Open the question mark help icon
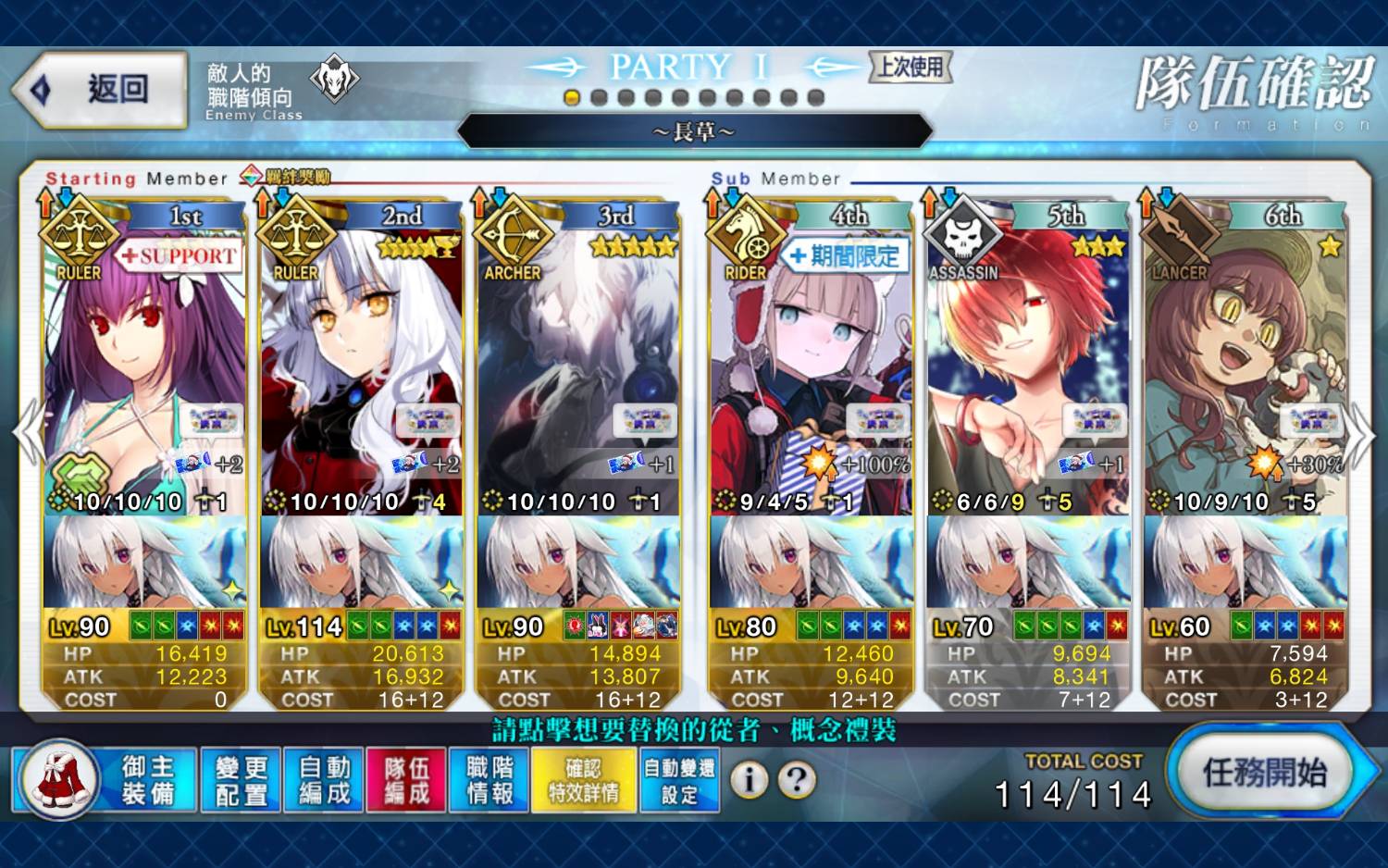 (797, 780)
